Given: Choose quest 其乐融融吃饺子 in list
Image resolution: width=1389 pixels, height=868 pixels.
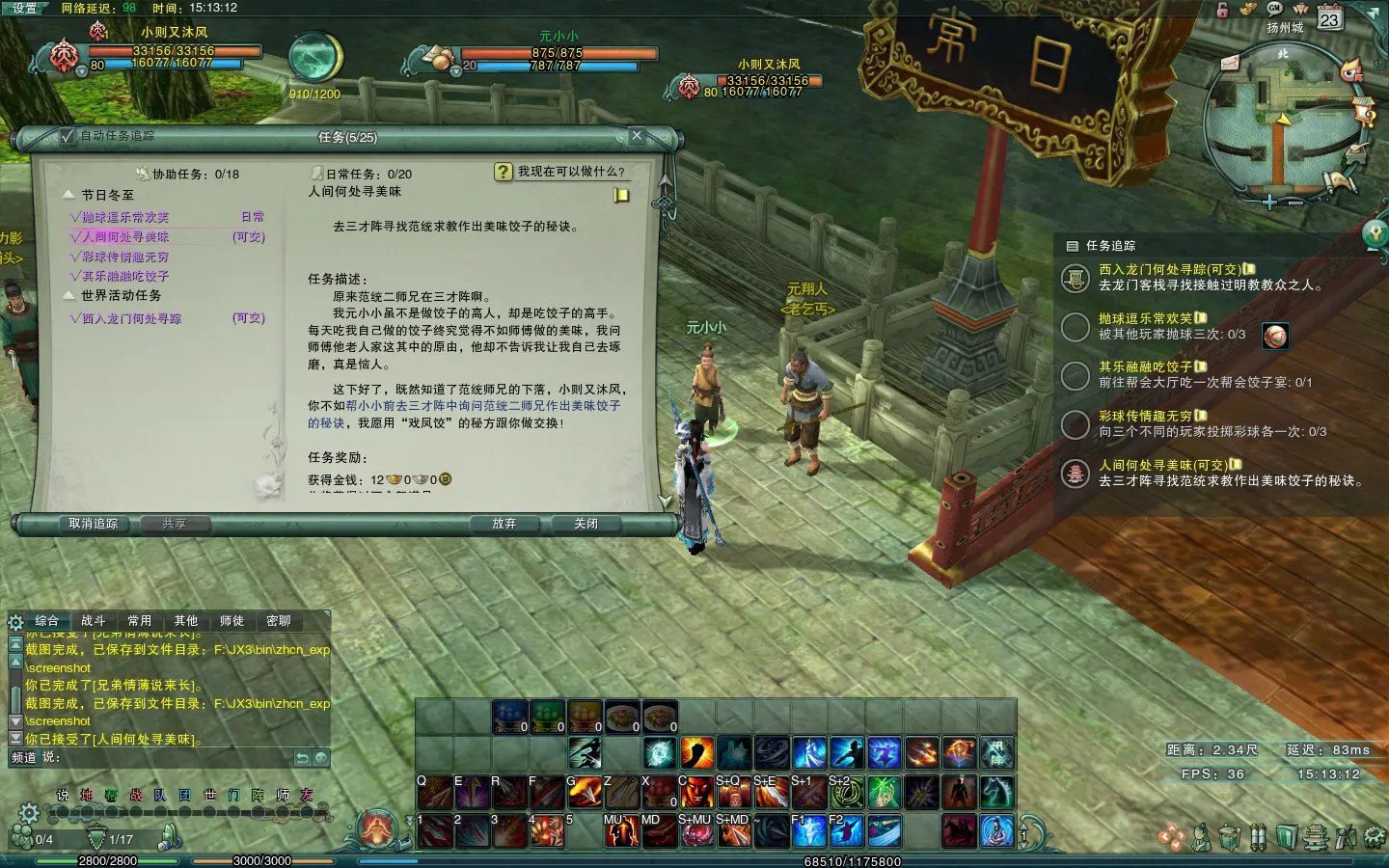Looking at the screenshot, I should (124, 276).
